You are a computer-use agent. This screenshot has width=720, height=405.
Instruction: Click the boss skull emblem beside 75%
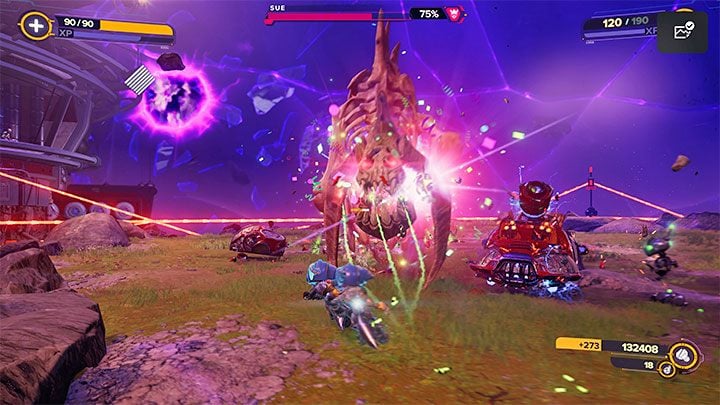[x=454, y=14]
